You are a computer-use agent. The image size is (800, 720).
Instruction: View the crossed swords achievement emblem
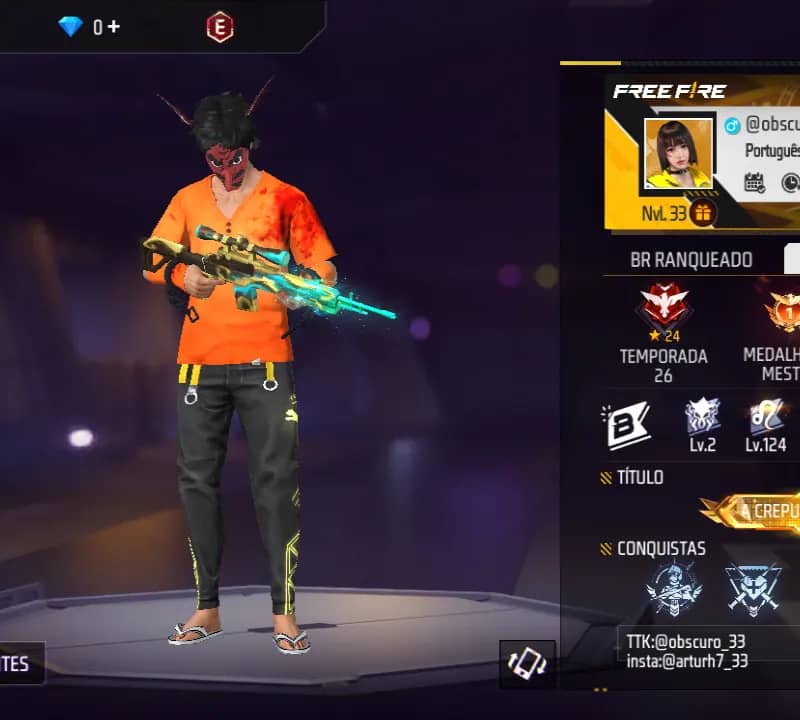(753, 590)
